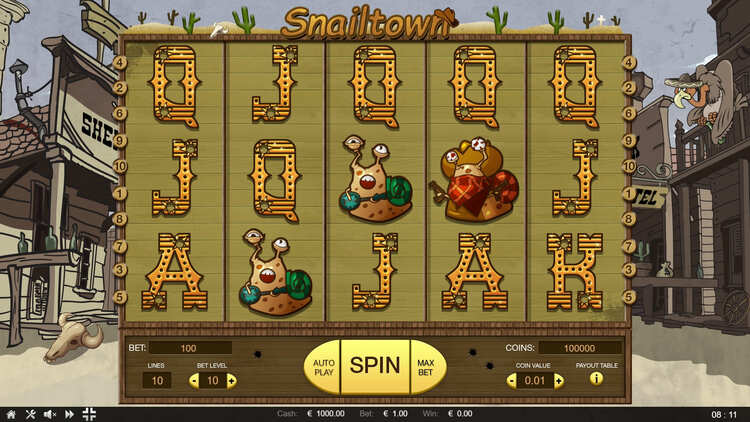Toggle fullscreen mode icon
The height and width of the screenshot is (422, 750).
[x=89, y=414]
